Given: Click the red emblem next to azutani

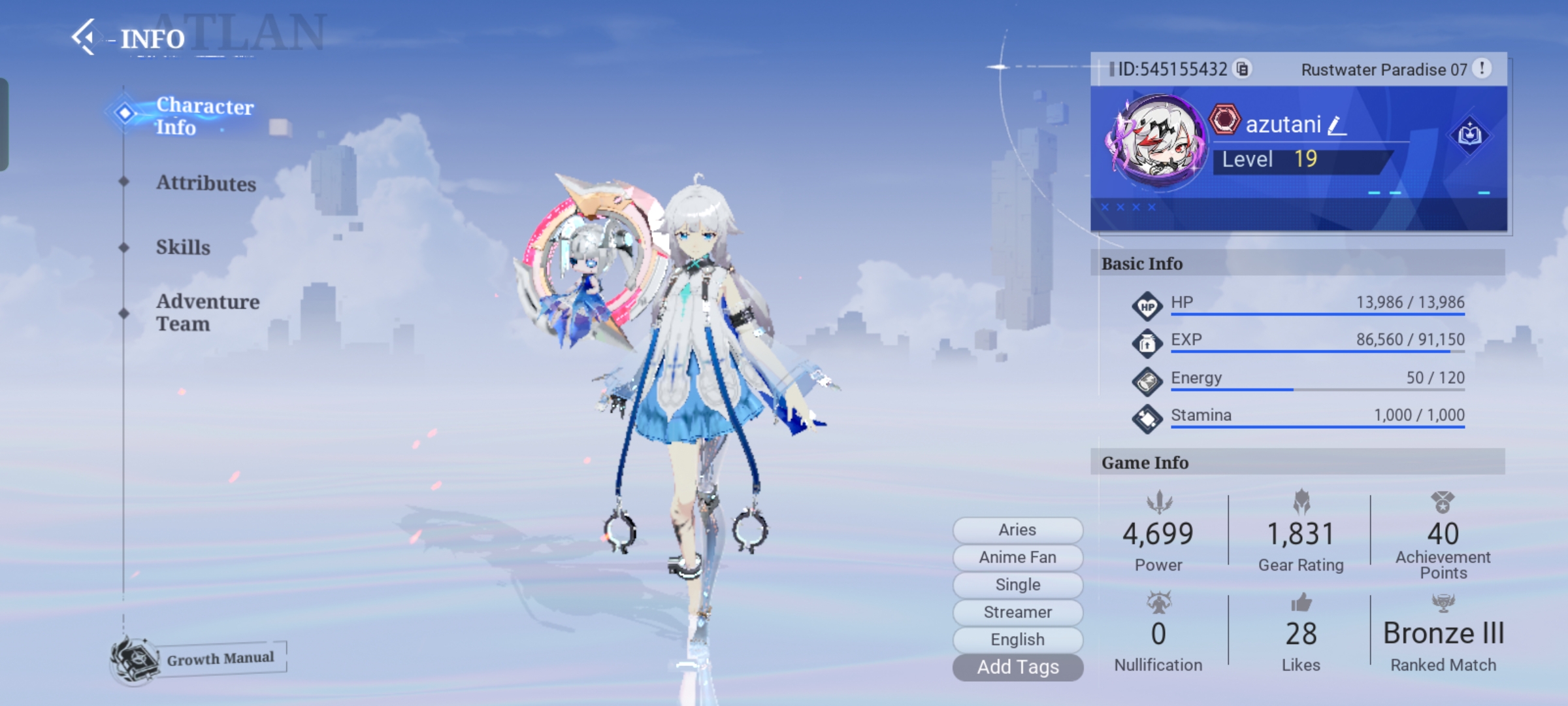Looking at the screenshot, I should tap(1224, 120).
